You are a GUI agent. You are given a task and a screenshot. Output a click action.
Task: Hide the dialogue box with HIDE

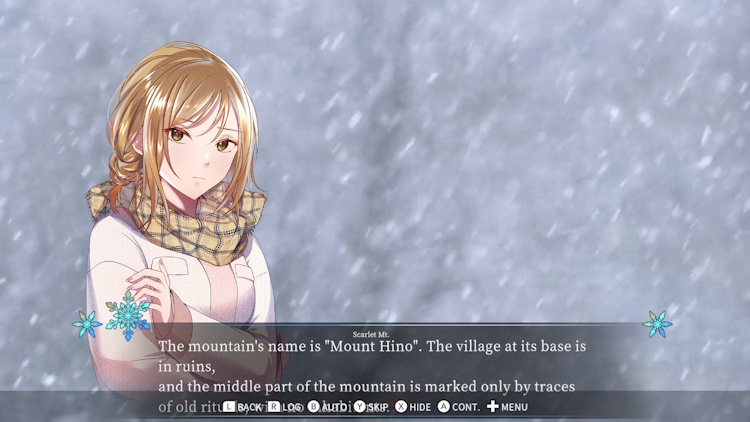click(413, 407)
